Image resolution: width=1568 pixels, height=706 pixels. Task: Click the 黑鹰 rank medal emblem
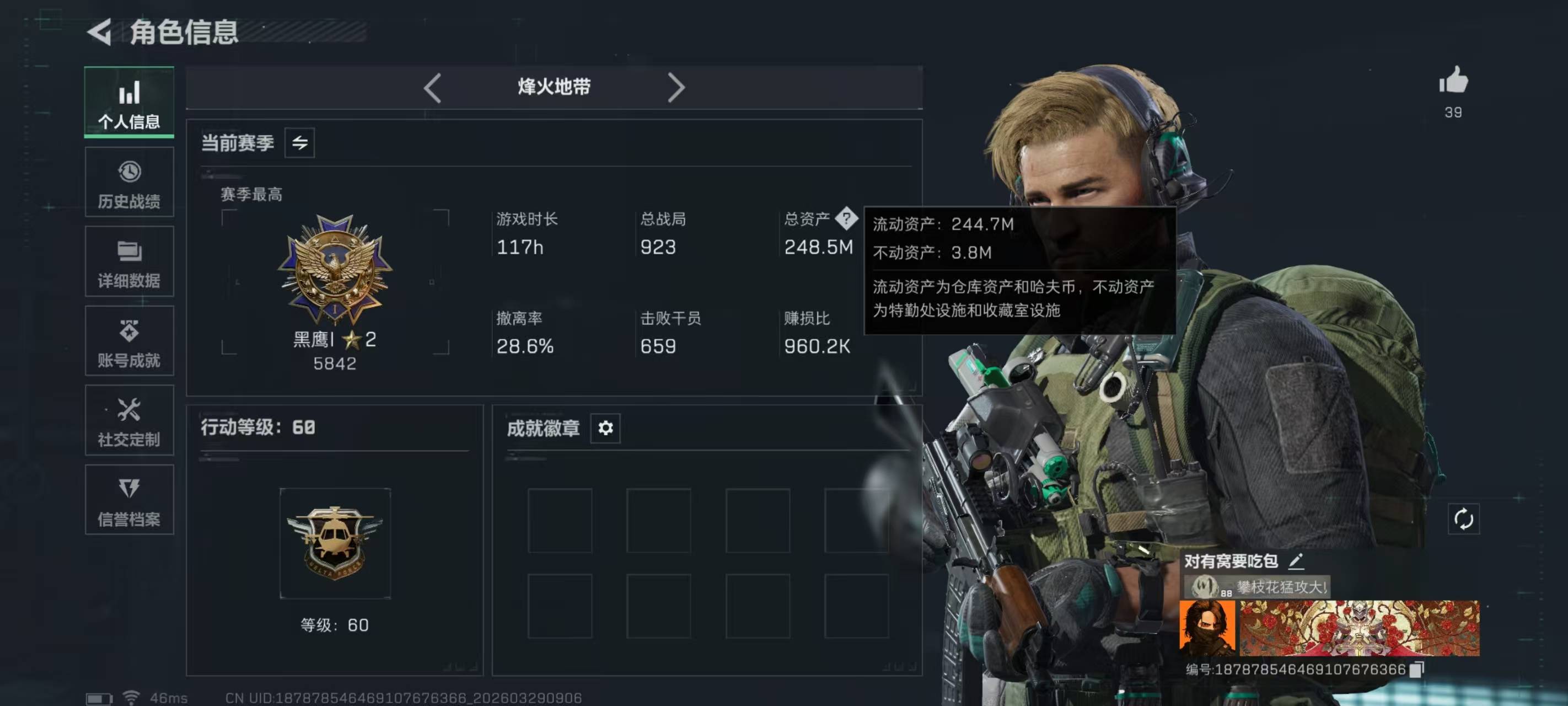[x=335, y=268]
